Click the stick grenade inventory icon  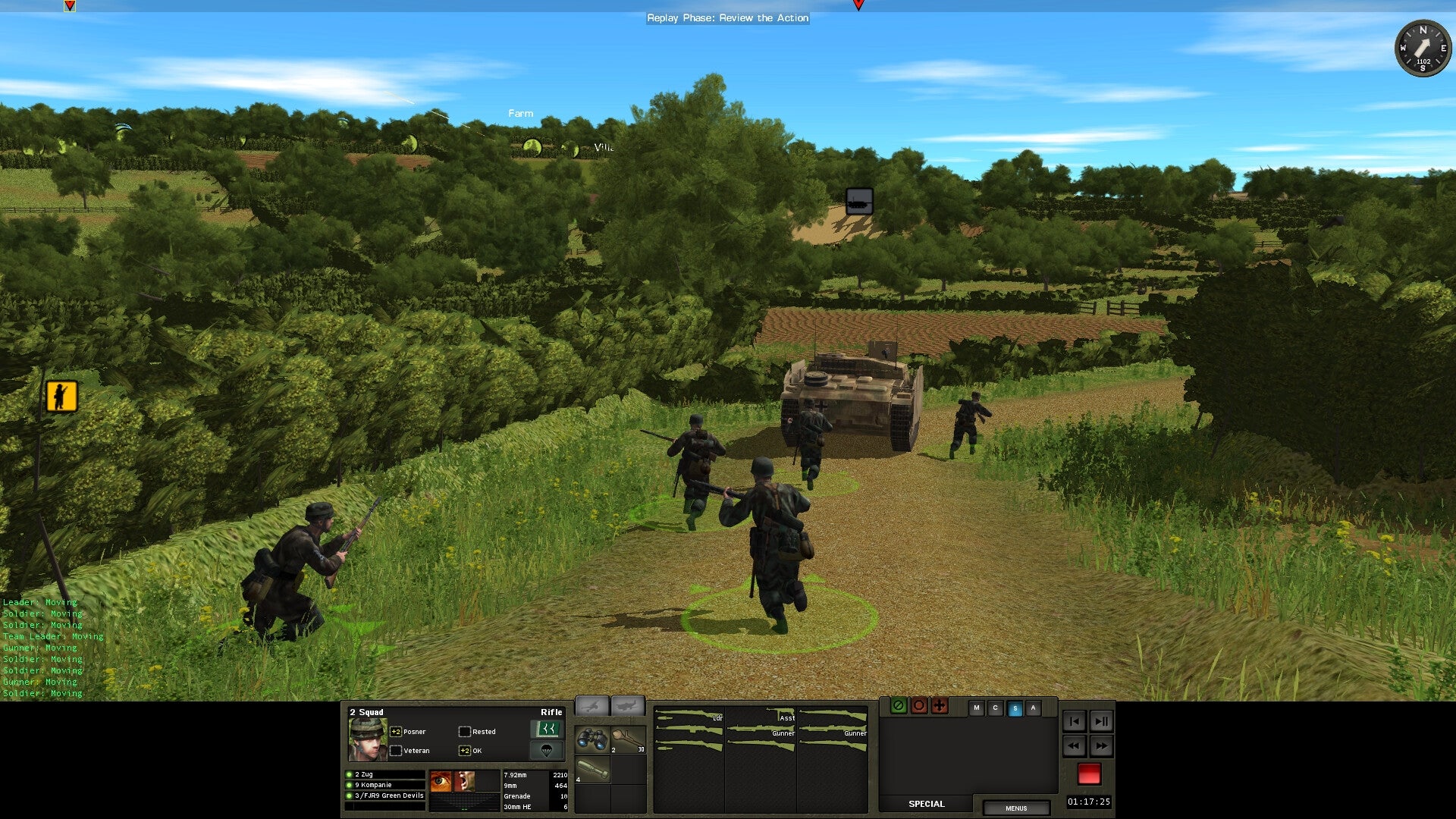click(x=628, y=736)
